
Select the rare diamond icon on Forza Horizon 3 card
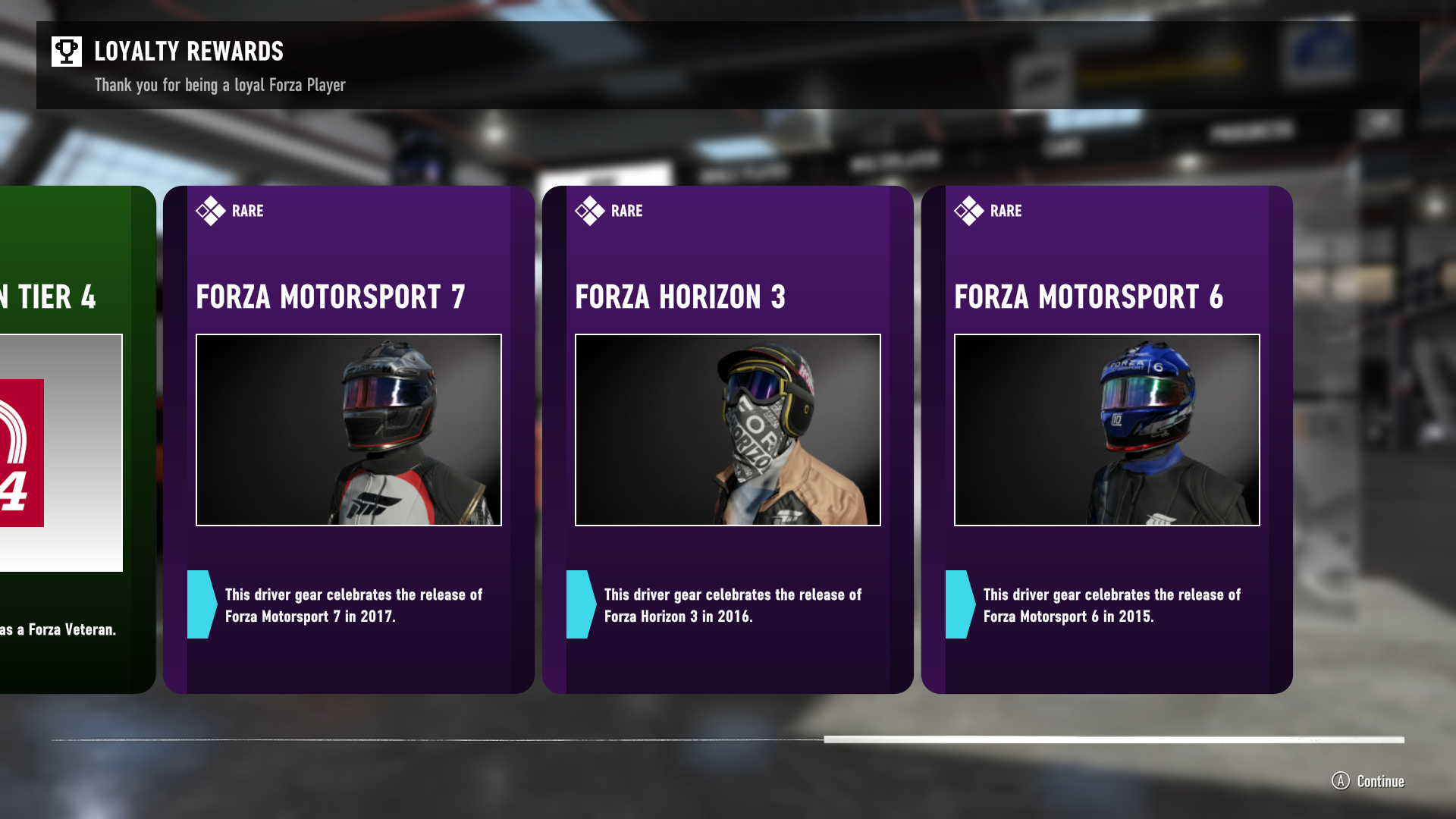point(590,210)
